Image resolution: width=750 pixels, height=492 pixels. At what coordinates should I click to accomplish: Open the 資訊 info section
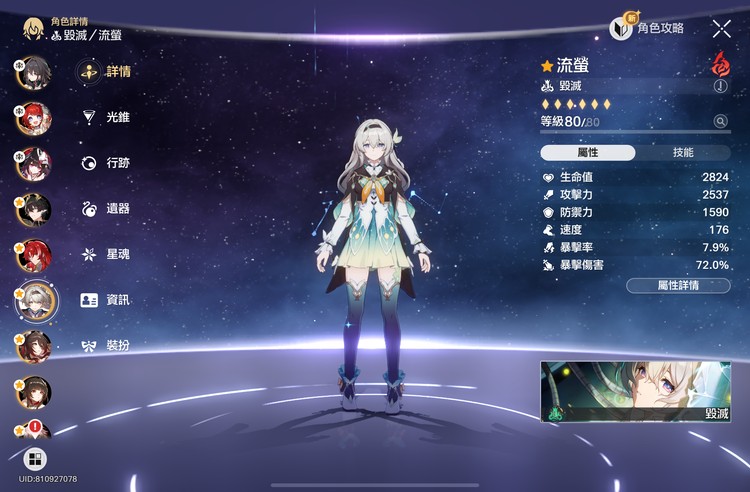tap(105, 300)
